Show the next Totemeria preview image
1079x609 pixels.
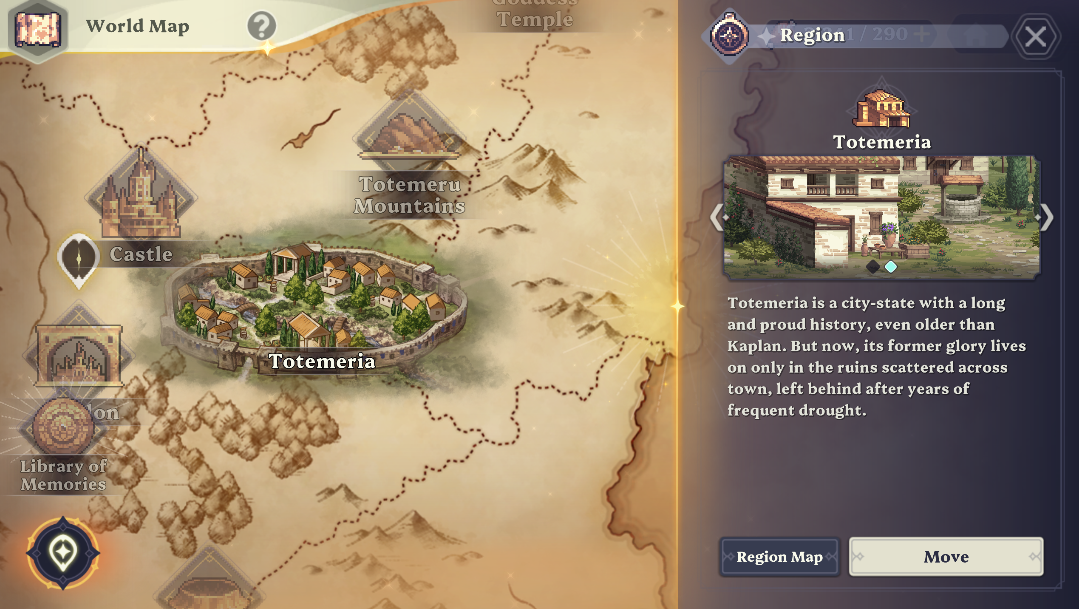pyautogui.click(x=1046, y=217)
